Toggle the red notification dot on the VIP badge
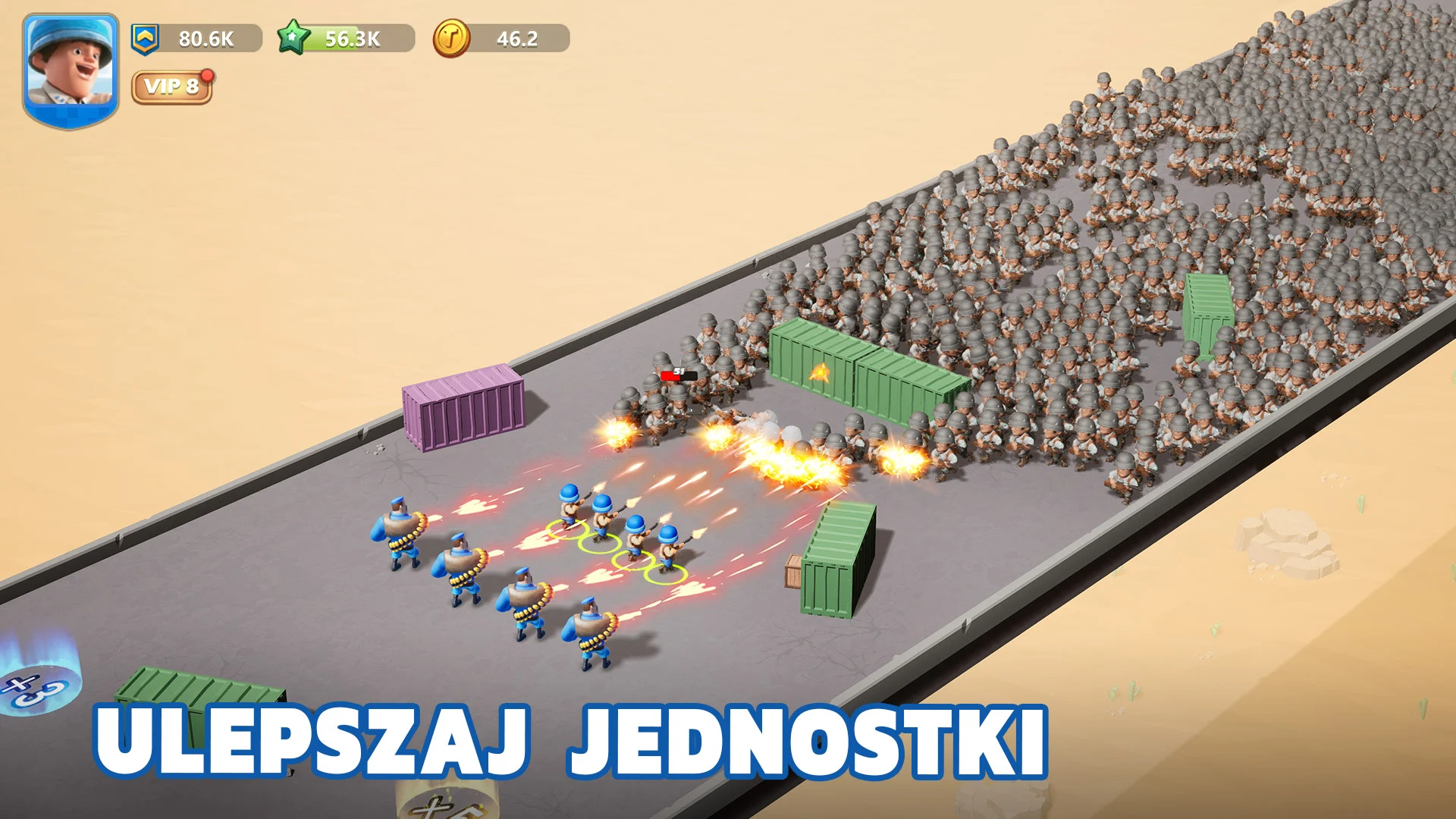Screen dimensions: 1456x819 tap(205, 74)
